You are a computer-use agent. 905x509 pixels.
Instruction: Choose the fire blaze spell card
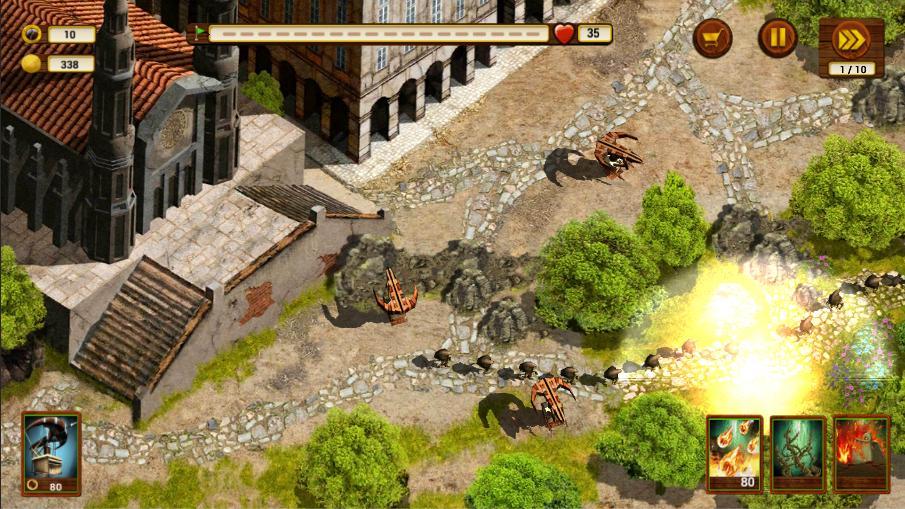tap(861, 453)
